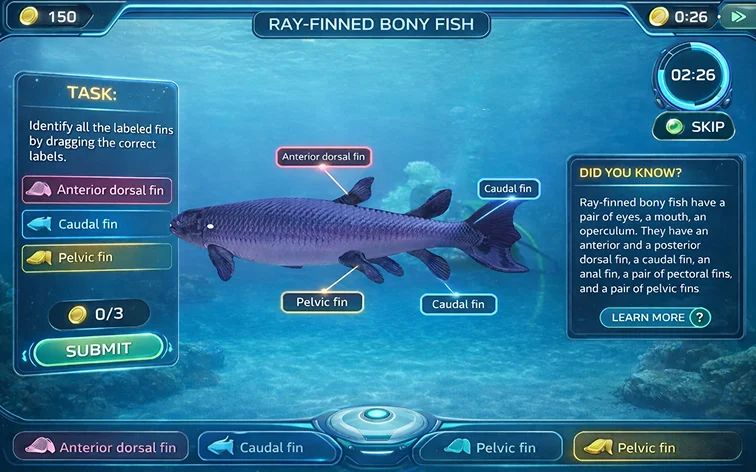756x472 pixels.
Task: Select the teal Pelvic fin bottom bar label
Action: click(x=488, y=447)
